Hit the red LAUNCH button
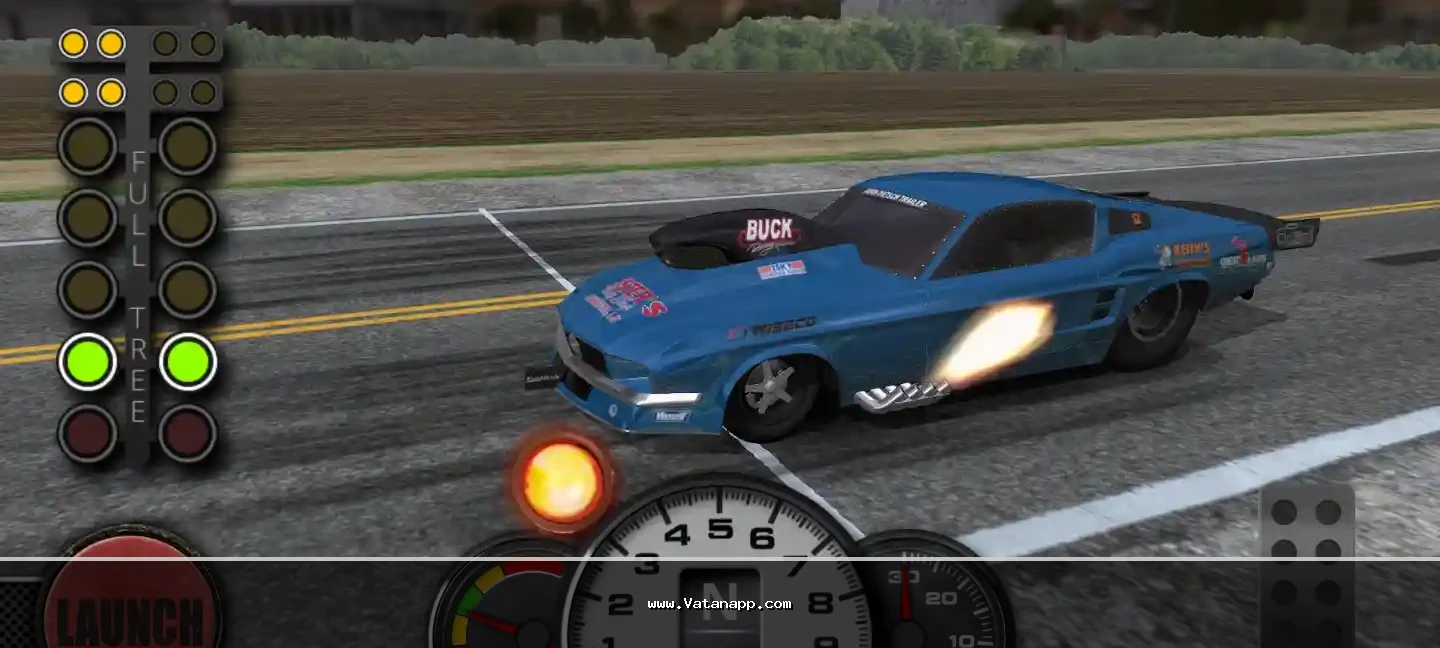1440x648 pixels. (131, 599)
